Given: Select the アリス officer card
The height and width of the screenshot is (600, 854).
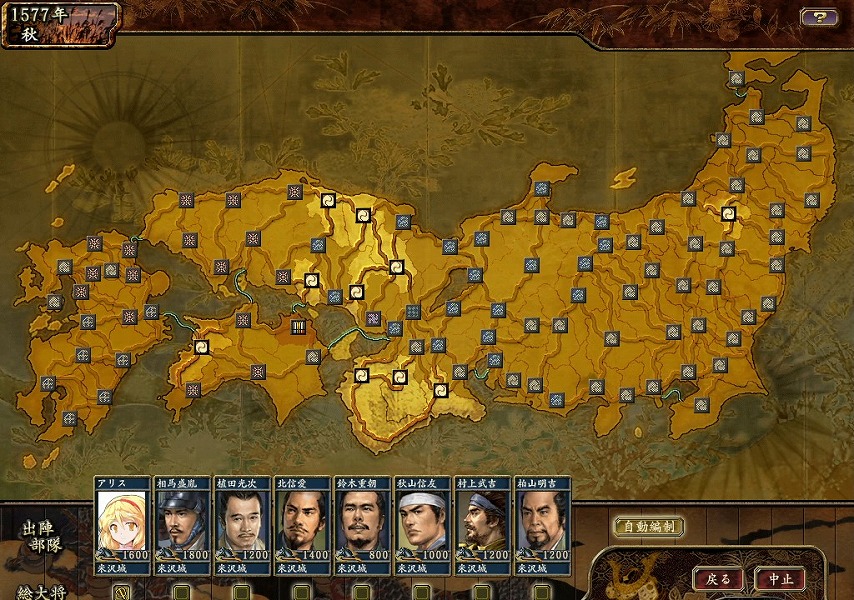Looking at the screenshot, I should [122, 520].
